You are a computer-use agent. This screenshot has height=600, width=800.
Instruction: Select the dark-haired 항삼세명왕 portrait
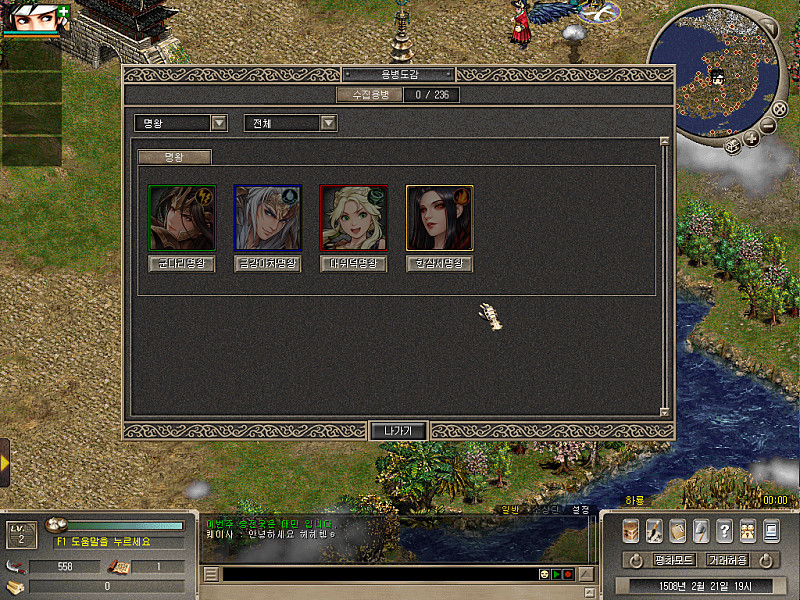point(439,217)
